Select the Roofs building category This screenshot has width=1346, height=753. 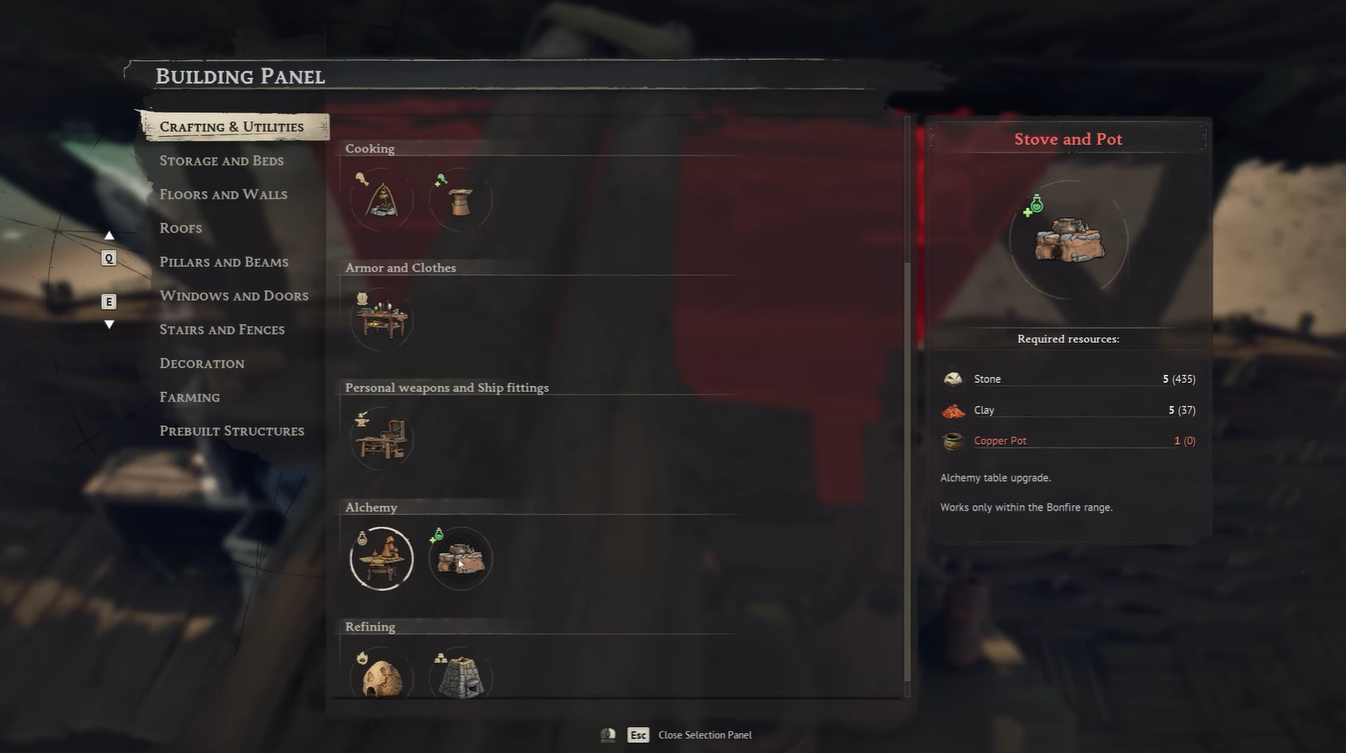[x=181, y=228]
